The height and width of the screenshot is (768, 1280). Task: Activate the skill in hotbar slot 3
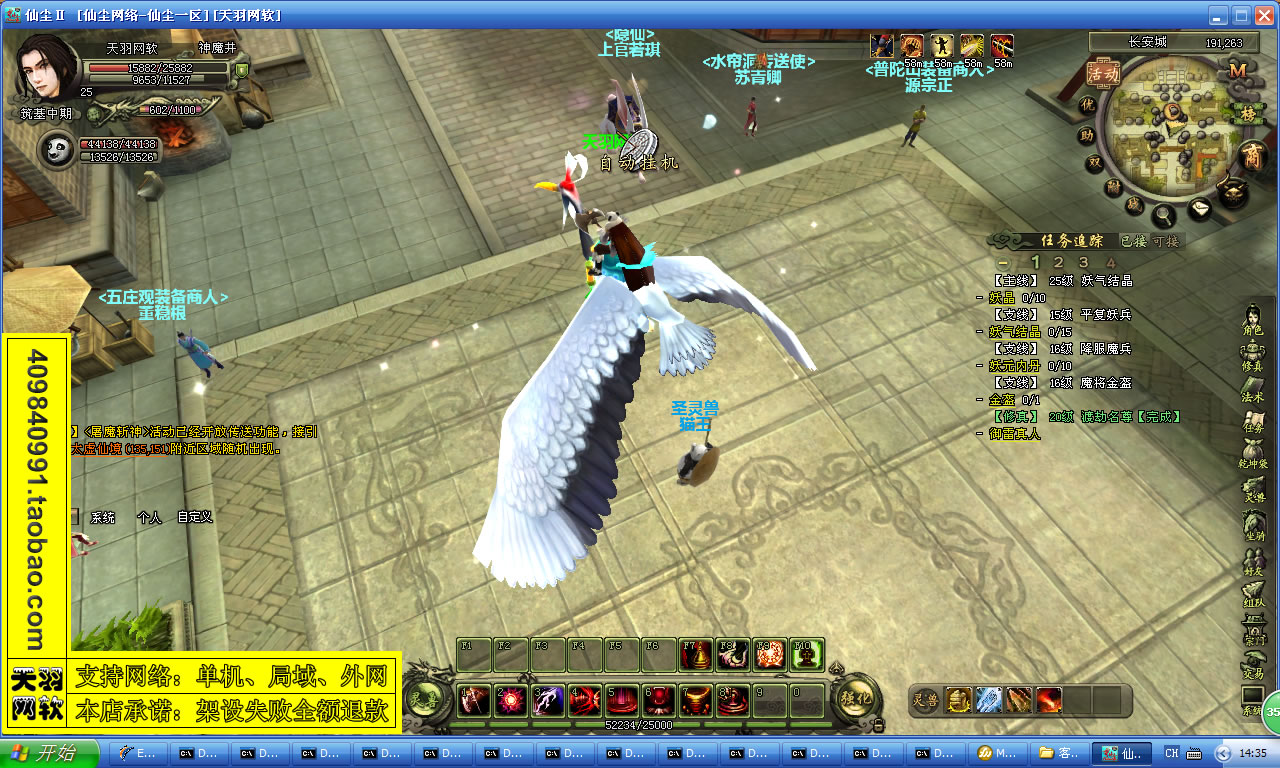[547, 700]
